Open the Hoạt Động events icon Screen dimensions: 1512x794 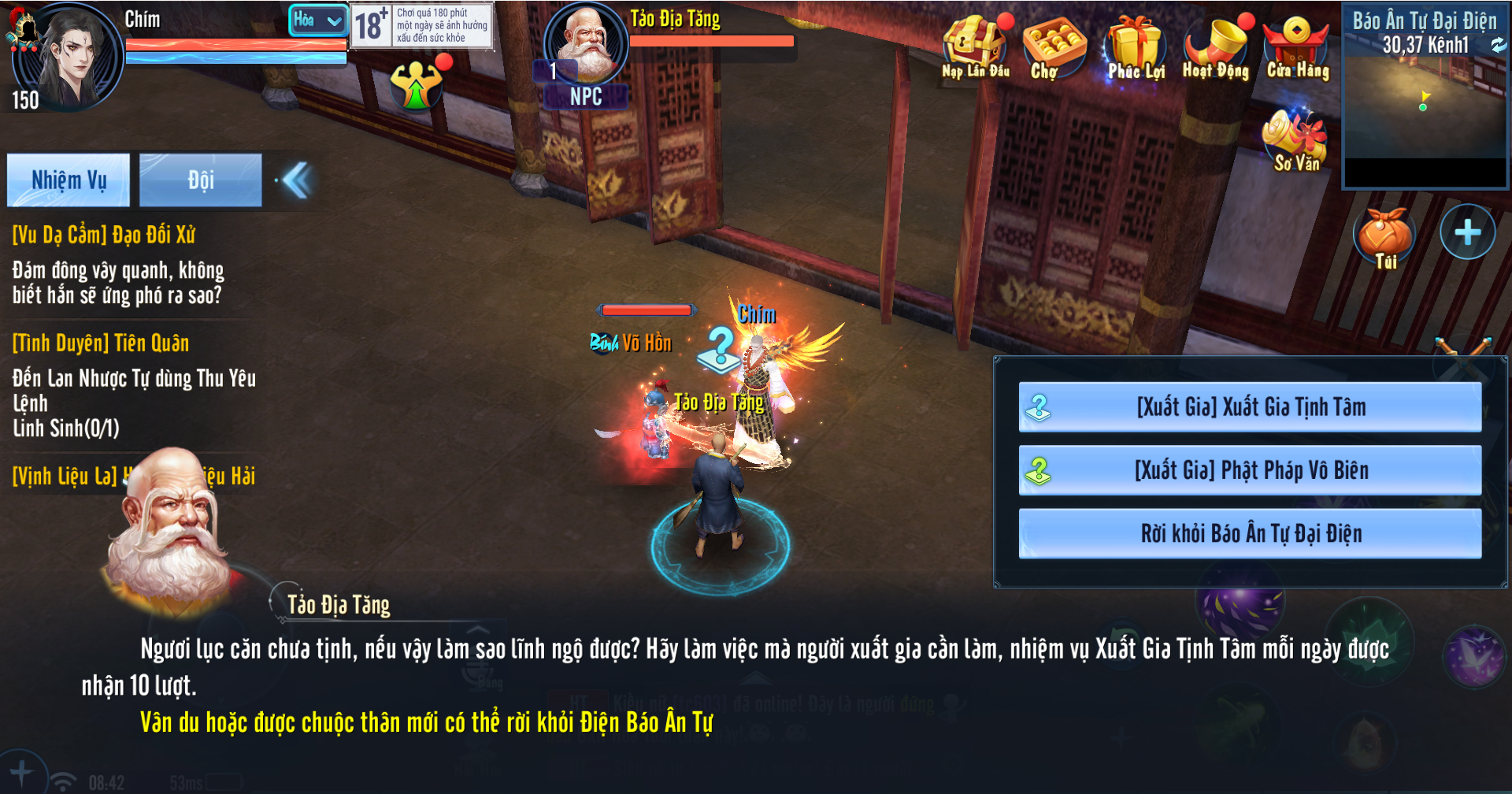pos(1217,46)
